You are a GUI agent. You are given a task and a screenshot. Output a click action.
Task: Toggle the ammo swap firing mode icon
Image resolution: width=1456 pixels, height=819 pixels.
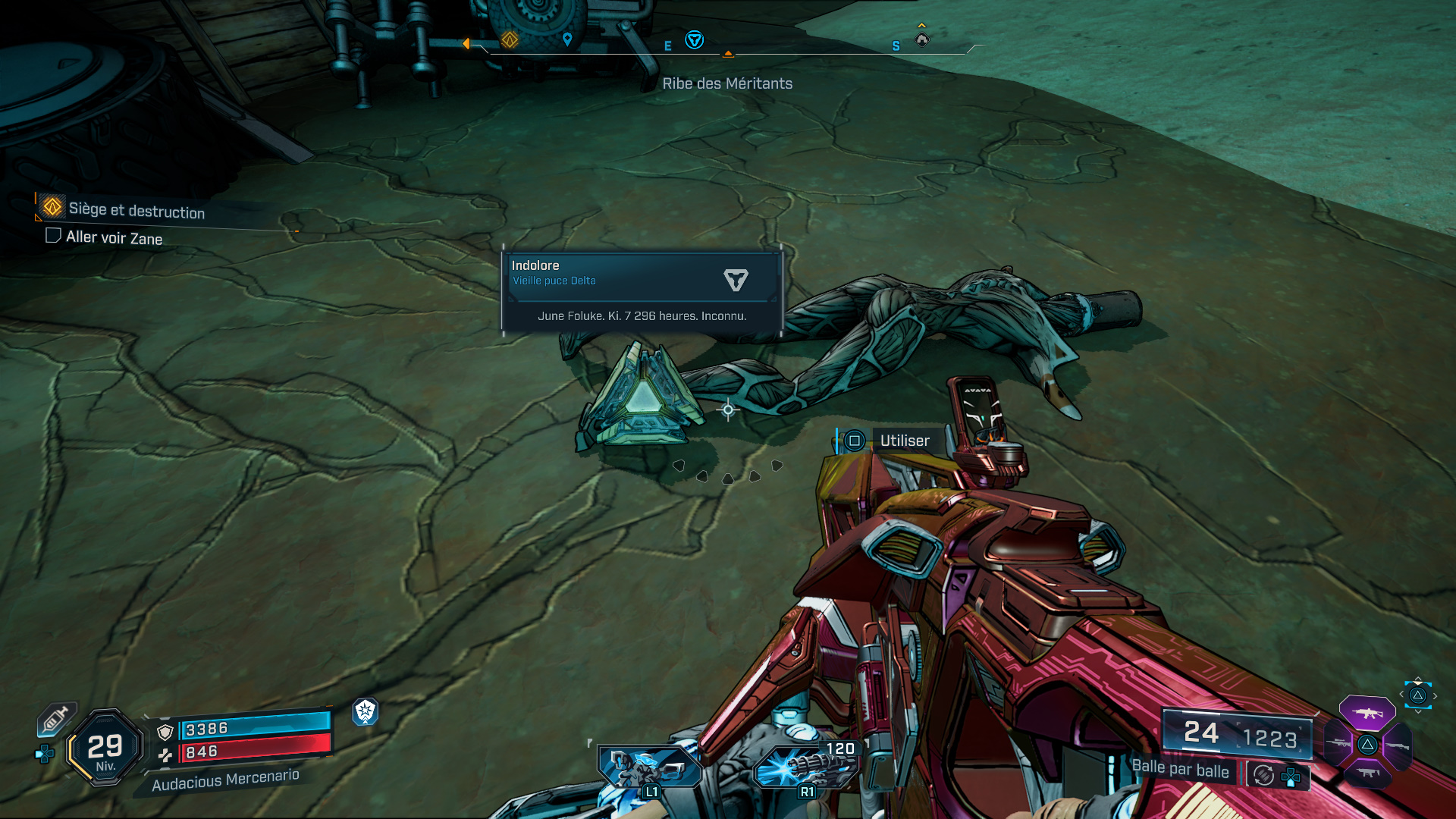pyautogui.click(x=1263, y=775)
